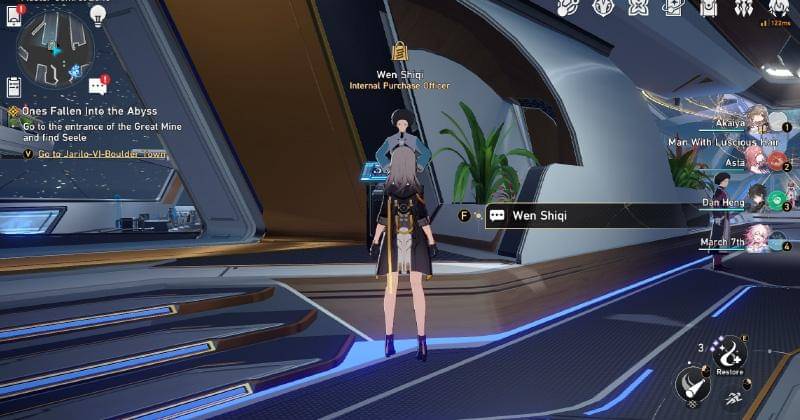Follow the Go to Jarilo-VI Boulder Town link
This screenshot has height=420, width=800.
[102, 154]
